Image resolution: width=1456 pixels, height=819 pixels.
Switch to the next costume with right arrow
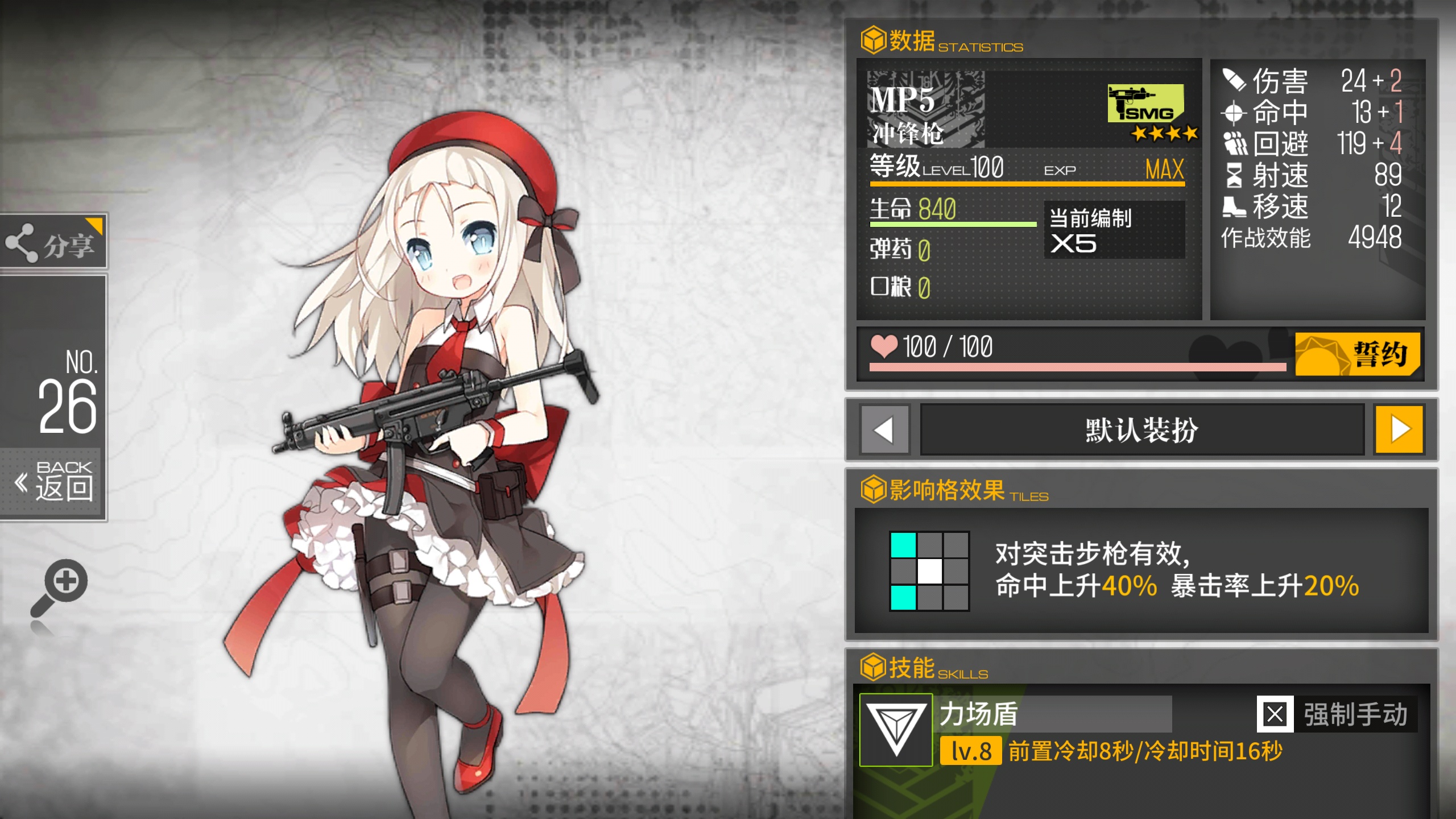[1399, 429]
